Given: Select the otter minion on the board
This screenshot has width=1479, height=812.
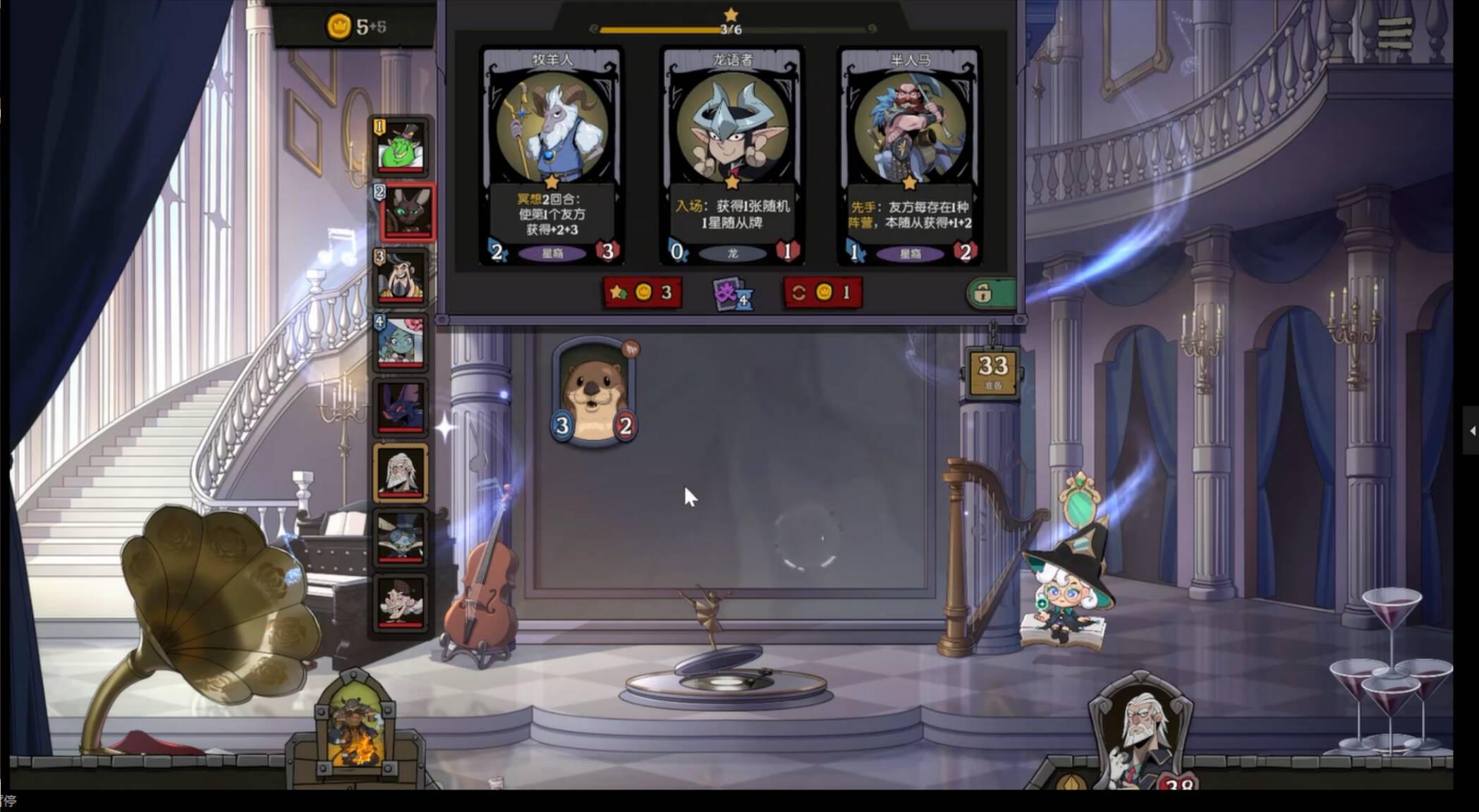Looking at the screenshot, I should point(594,393).
